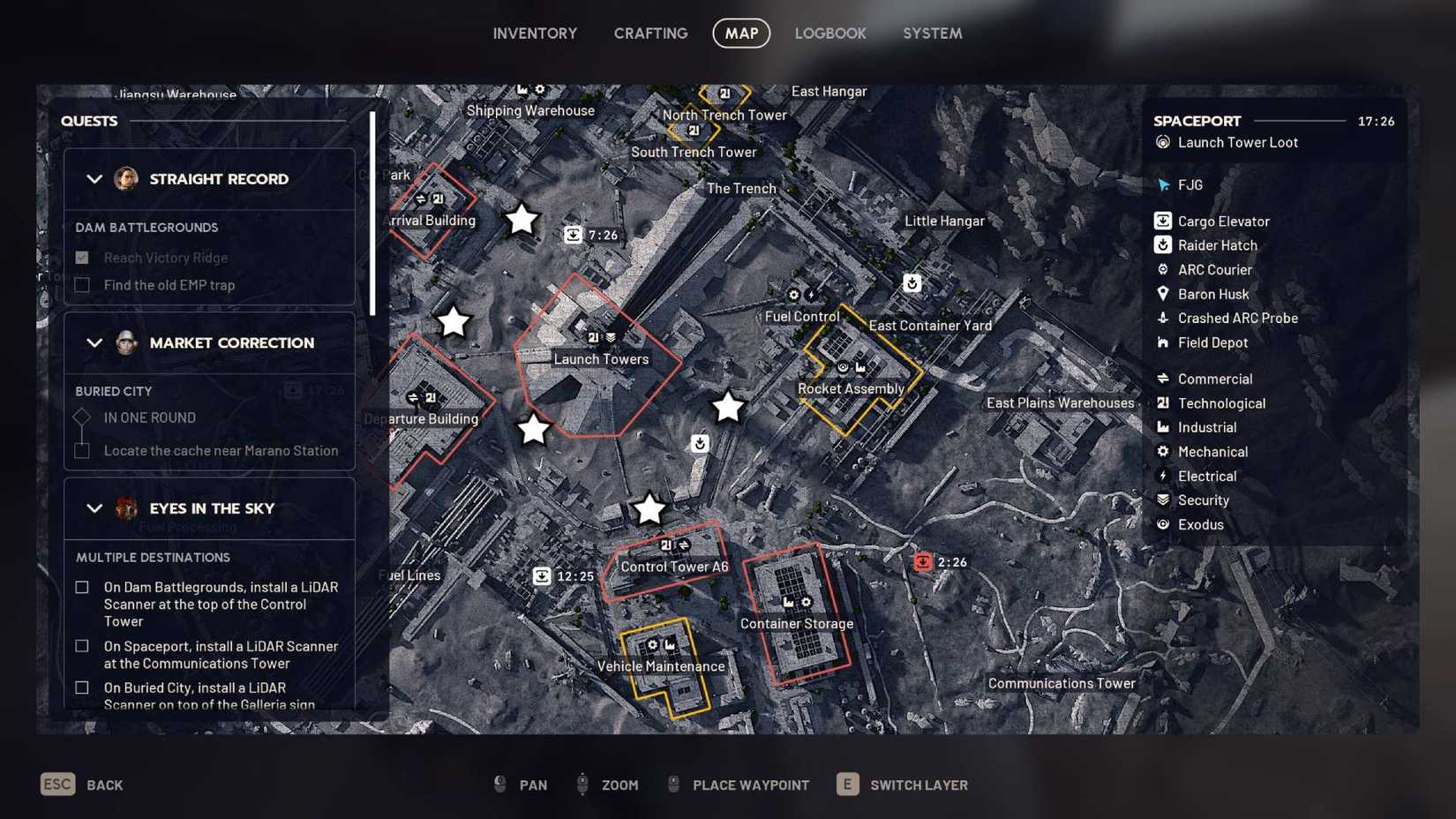Collapse the Market Correction quest
Viewport: 1456px width, 819px height.
coord(95,342)
